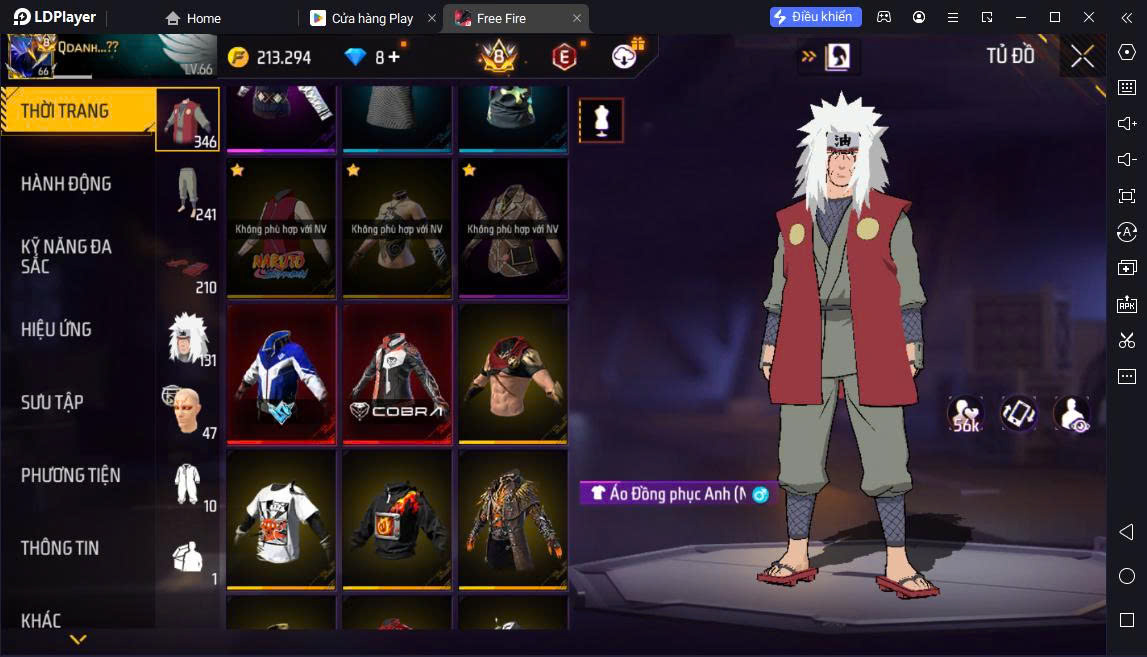This screenshot has width=1147, height=657.
Task: Open the white-haired head subcategory
Action: click(x=188, y=337)
